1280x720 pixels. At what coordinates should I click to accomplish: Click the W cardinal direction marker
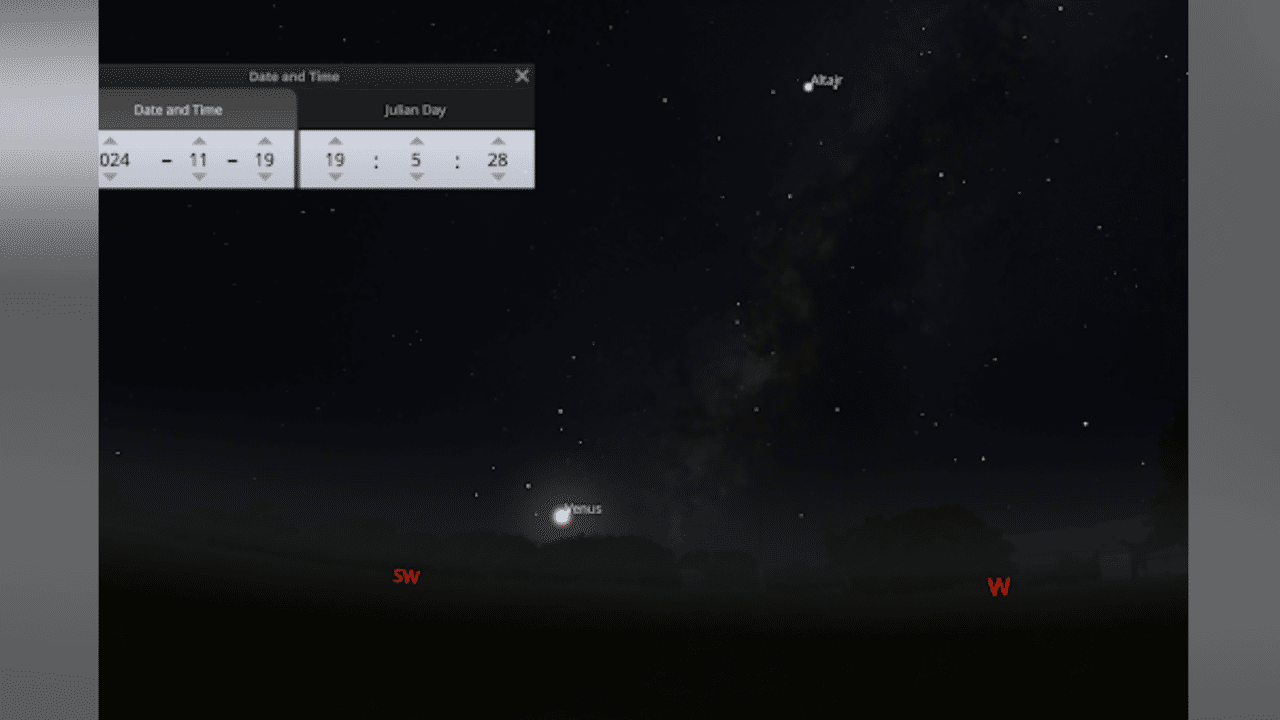click(998, 587)
